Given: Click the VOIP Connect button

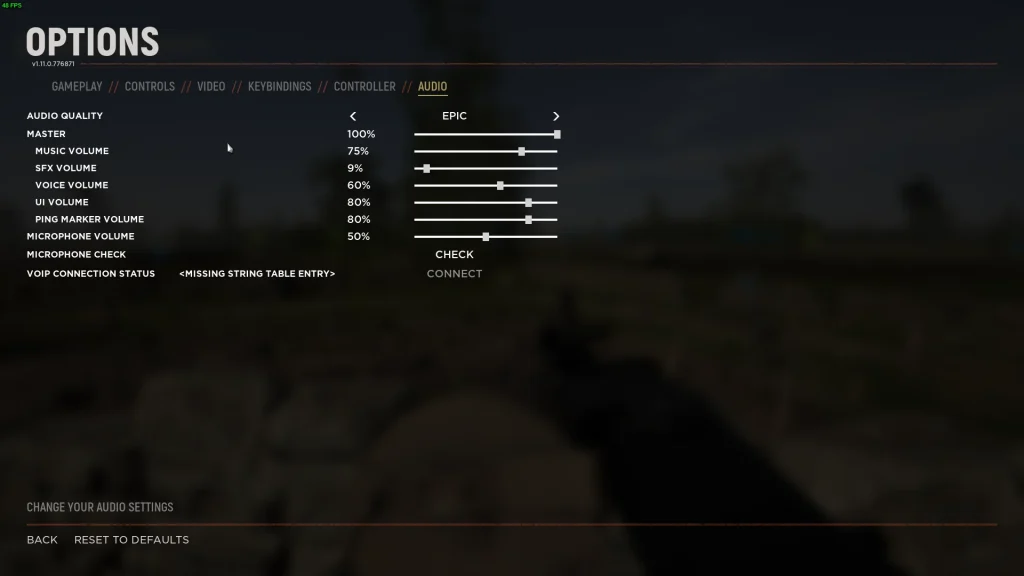Looking at the screenshot, I should (x=454, y=274).
